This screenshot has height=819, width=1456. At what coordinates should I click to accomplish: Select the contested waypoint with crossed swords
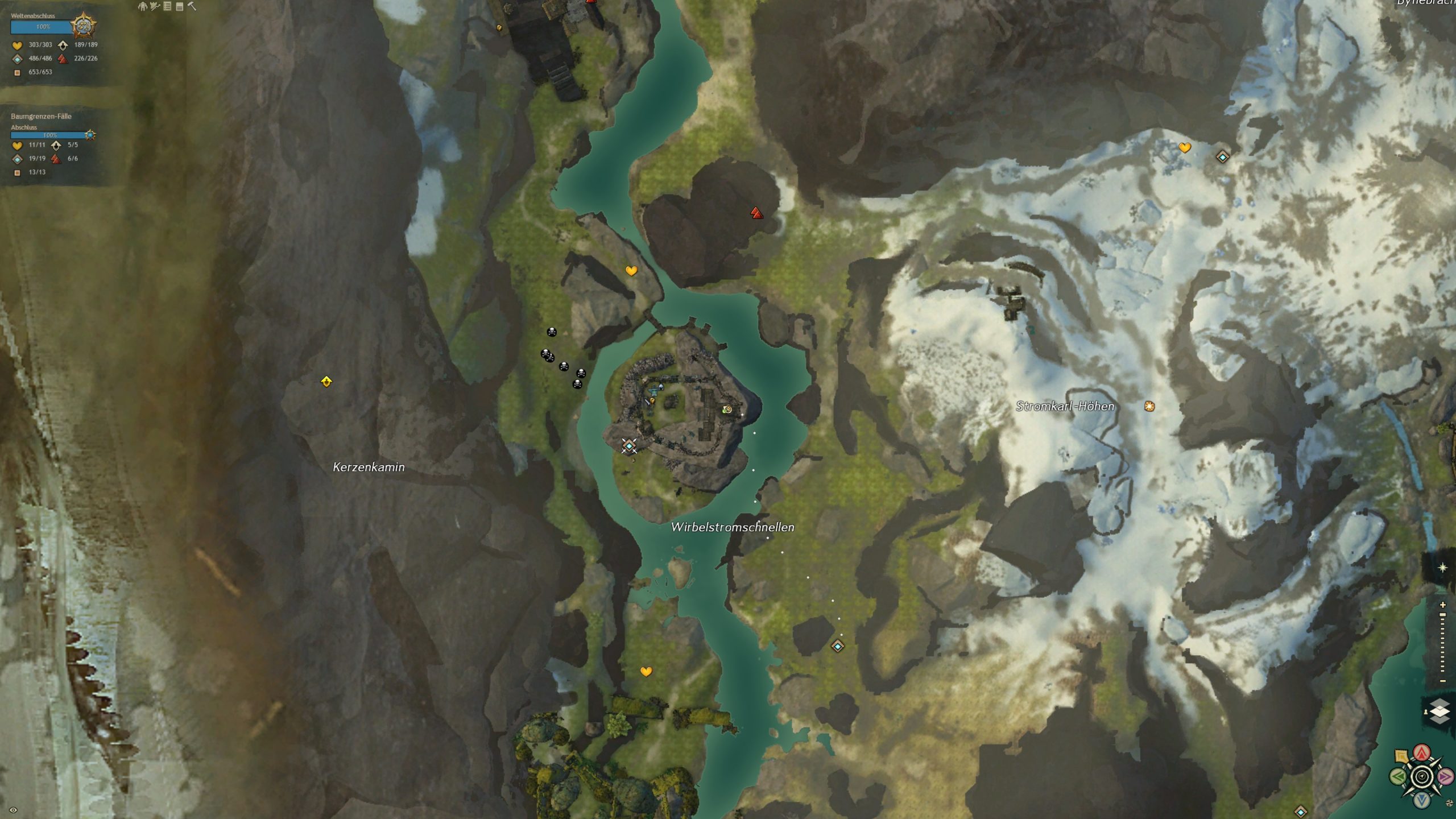coord(628,446)
